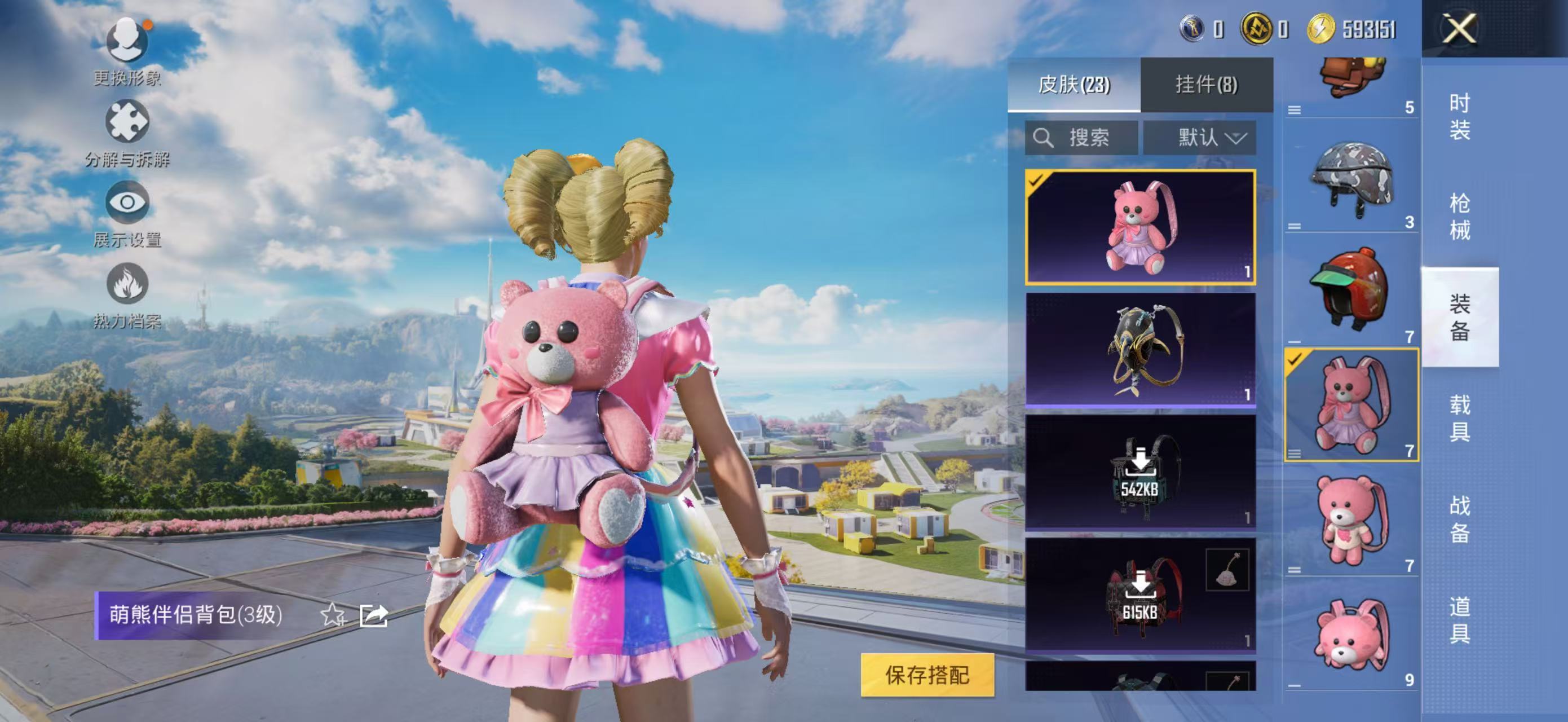Open 热力档案 flame icon

coord(127,284)
